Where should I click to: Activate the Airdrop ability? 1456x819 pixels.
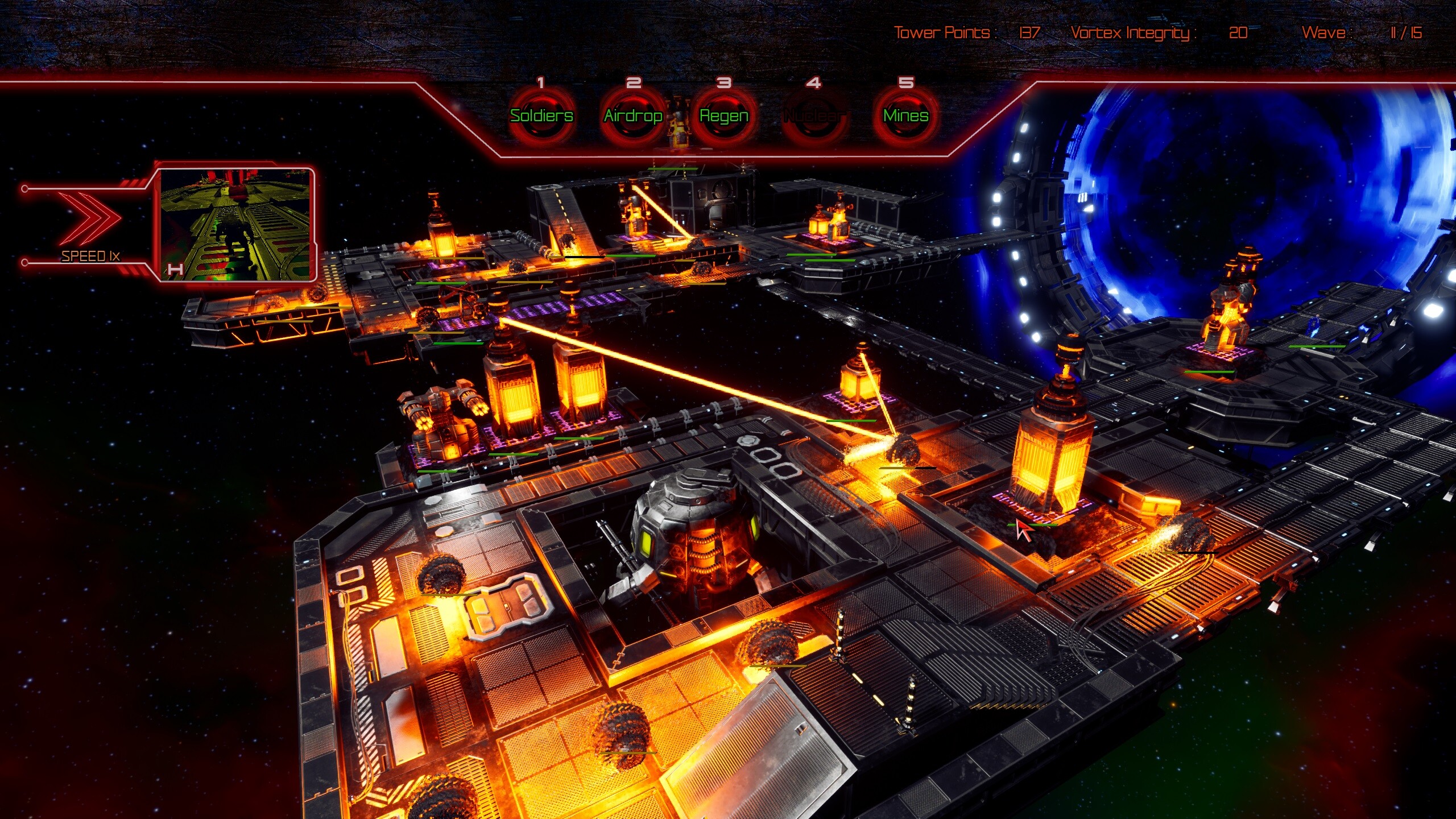(x=634, y=116)
